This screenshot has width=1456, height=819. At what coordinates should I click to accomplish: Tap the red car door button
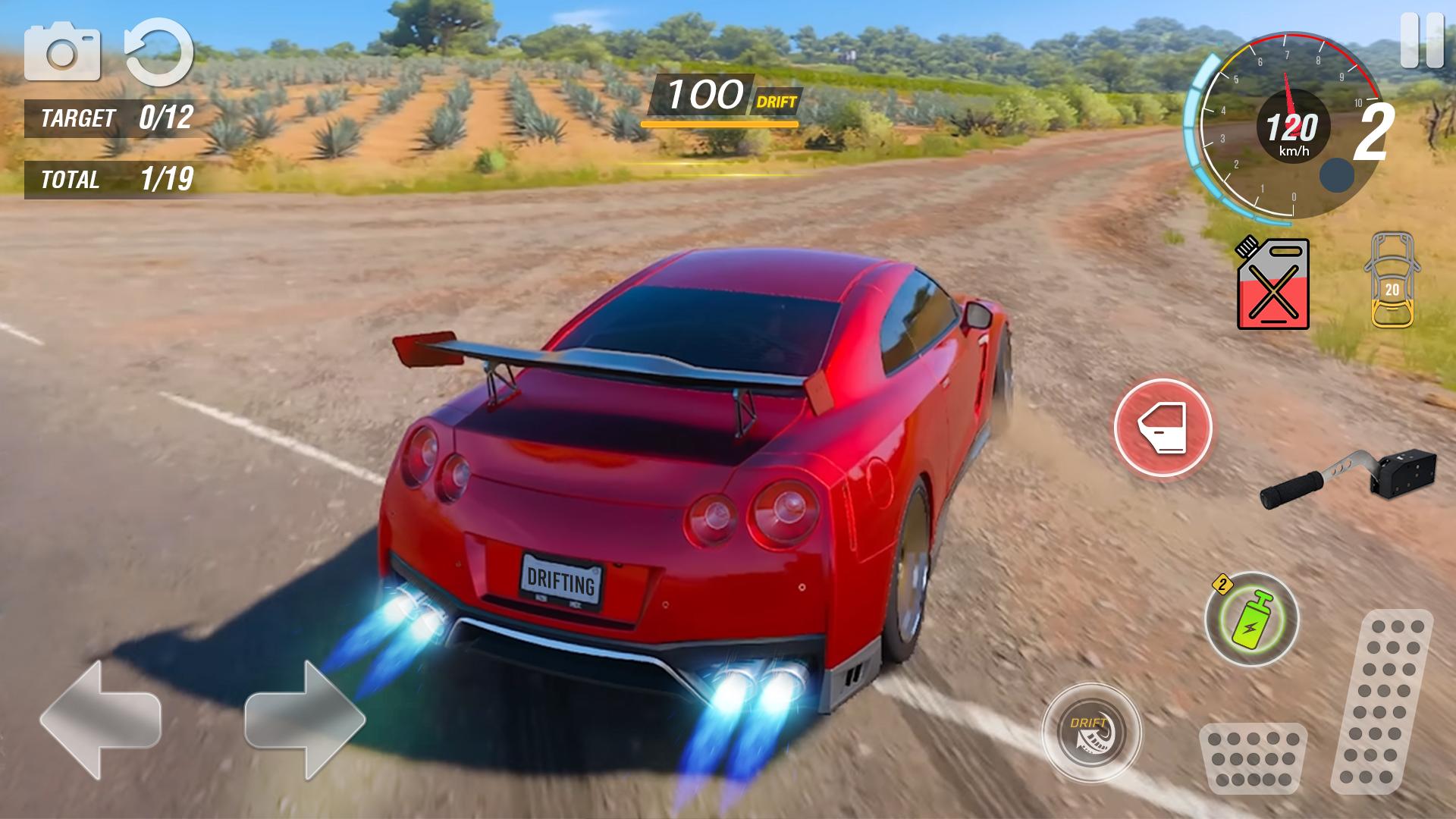(1163, 428)
